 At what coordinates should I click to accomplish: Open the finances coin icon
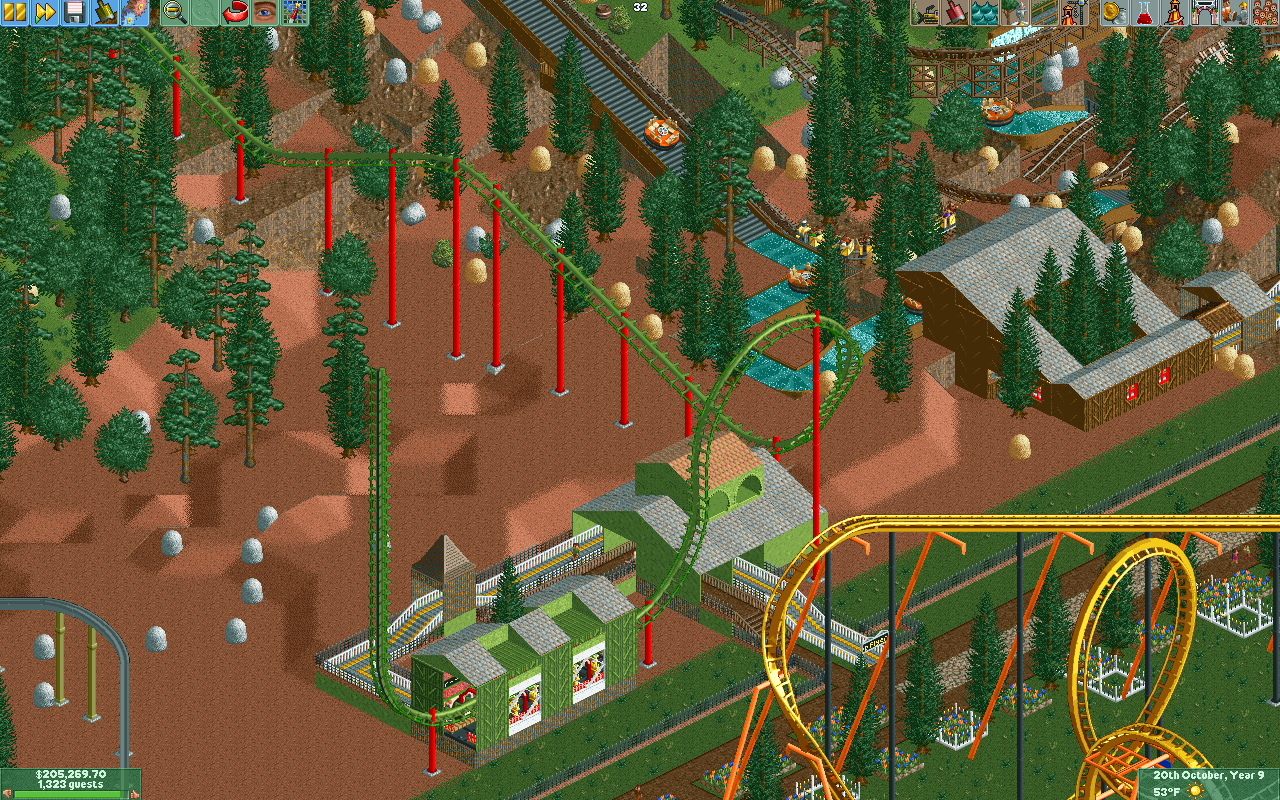click(1113, 13)
